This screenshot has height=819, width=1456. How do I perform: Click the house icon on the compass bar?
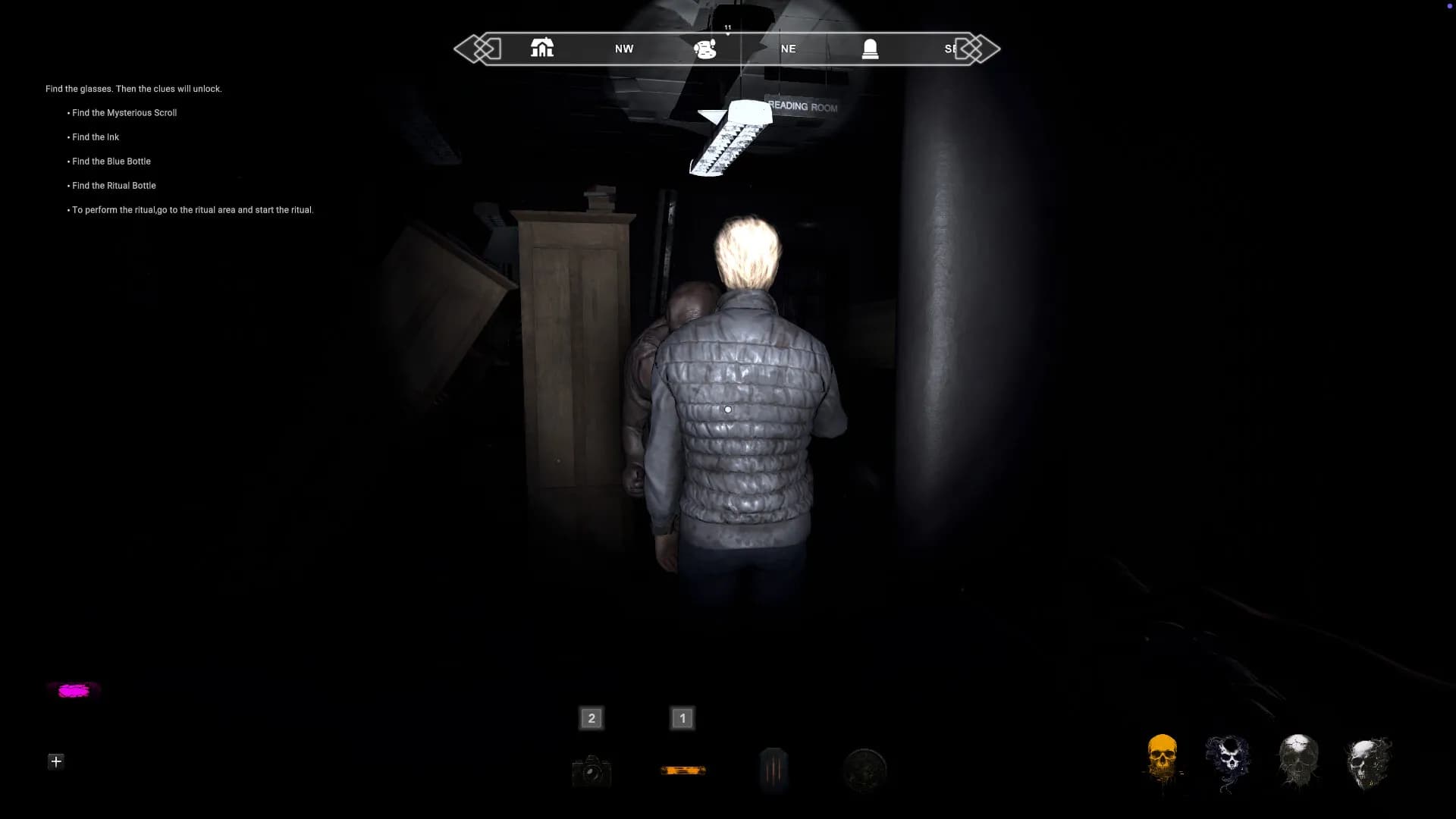(x=541, y=48)
